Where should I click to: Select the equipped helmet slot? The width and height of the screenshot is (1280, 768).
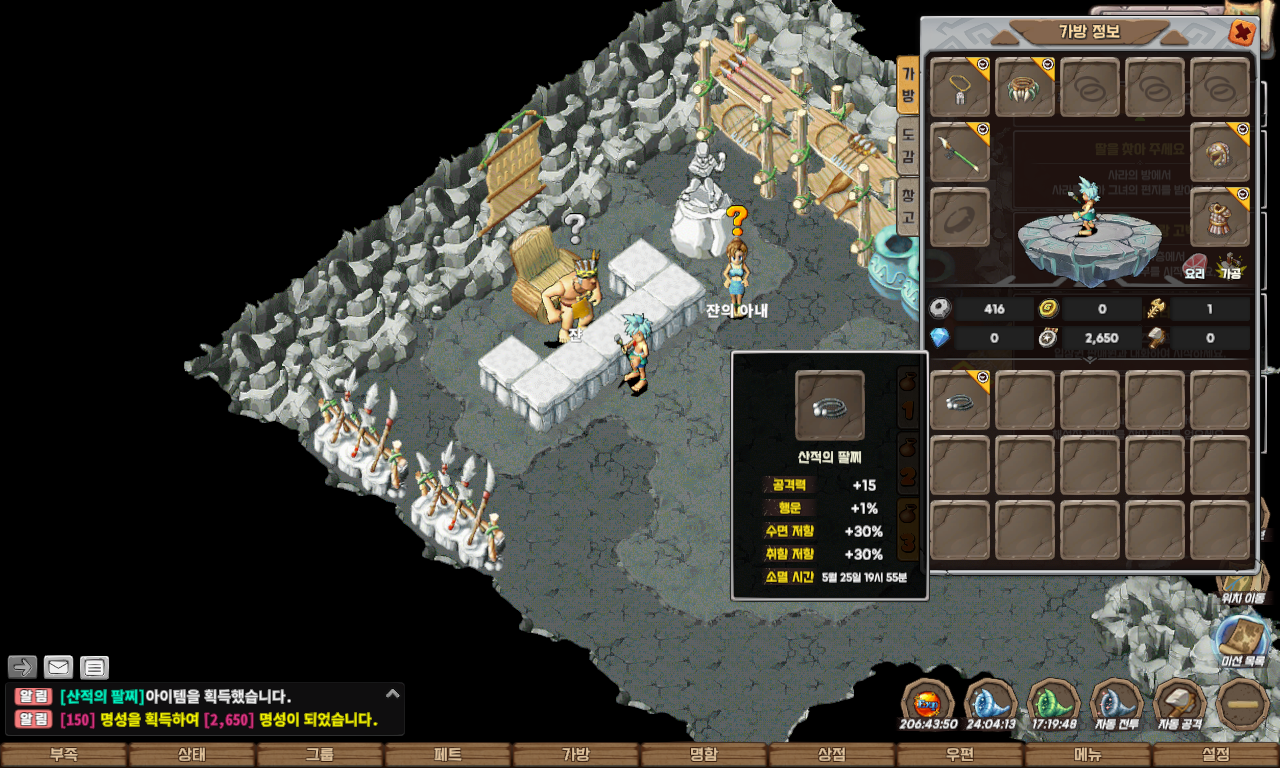(1220, 153)
